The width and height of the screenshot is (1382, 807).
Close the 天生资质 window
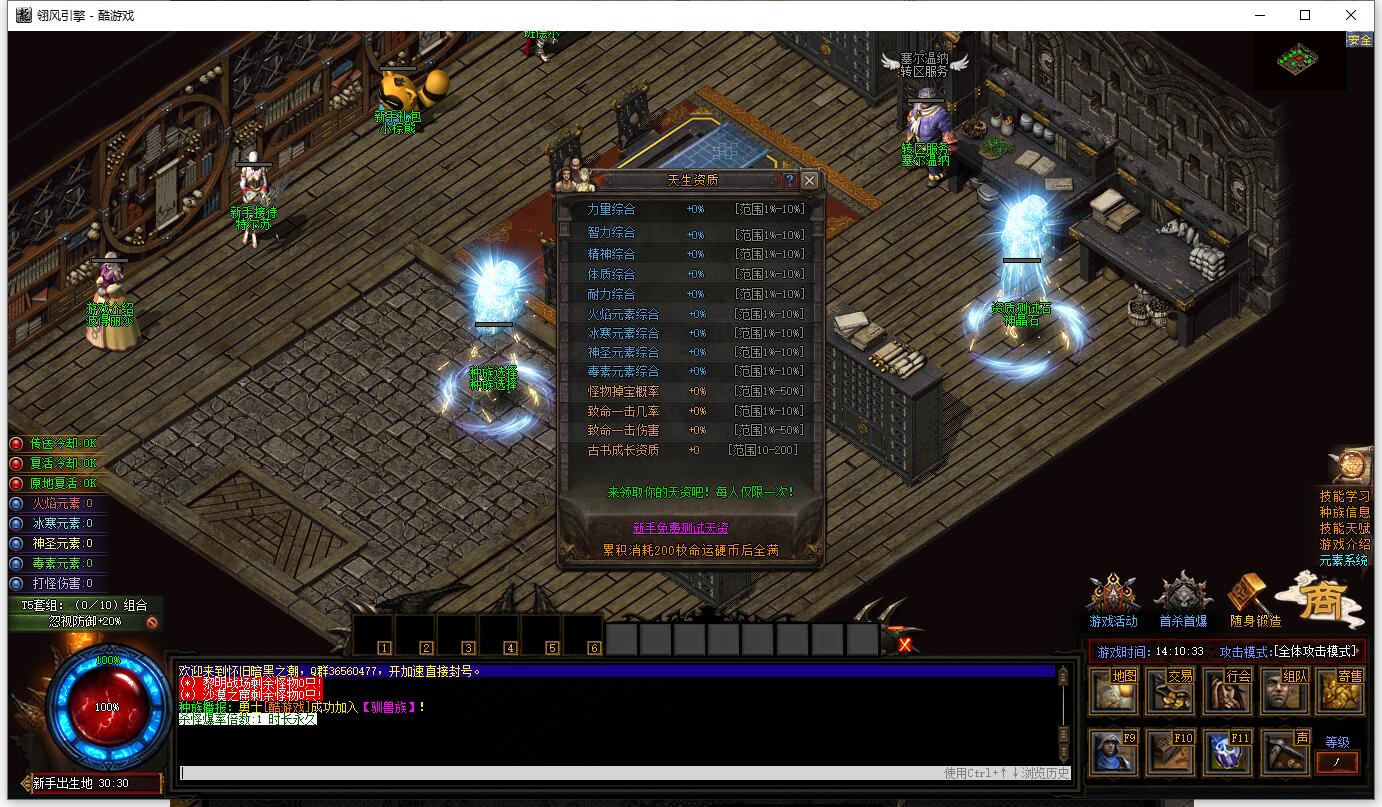(x=809, y=180)
